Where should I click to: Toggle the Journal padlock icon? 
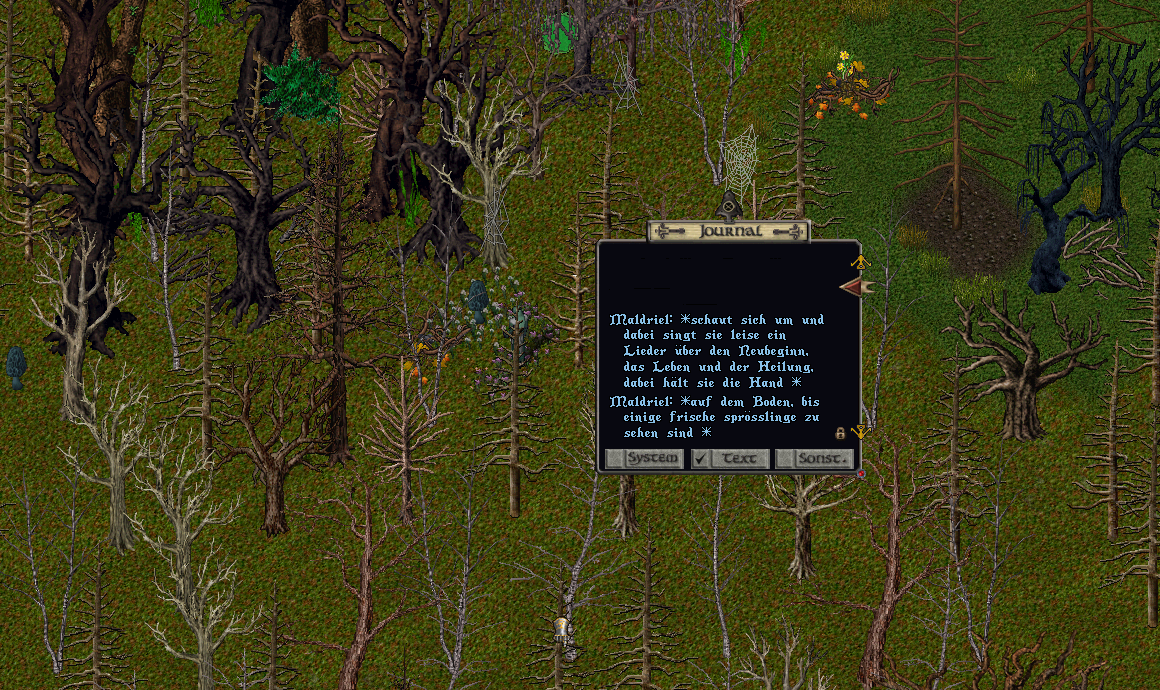[840, 433]
